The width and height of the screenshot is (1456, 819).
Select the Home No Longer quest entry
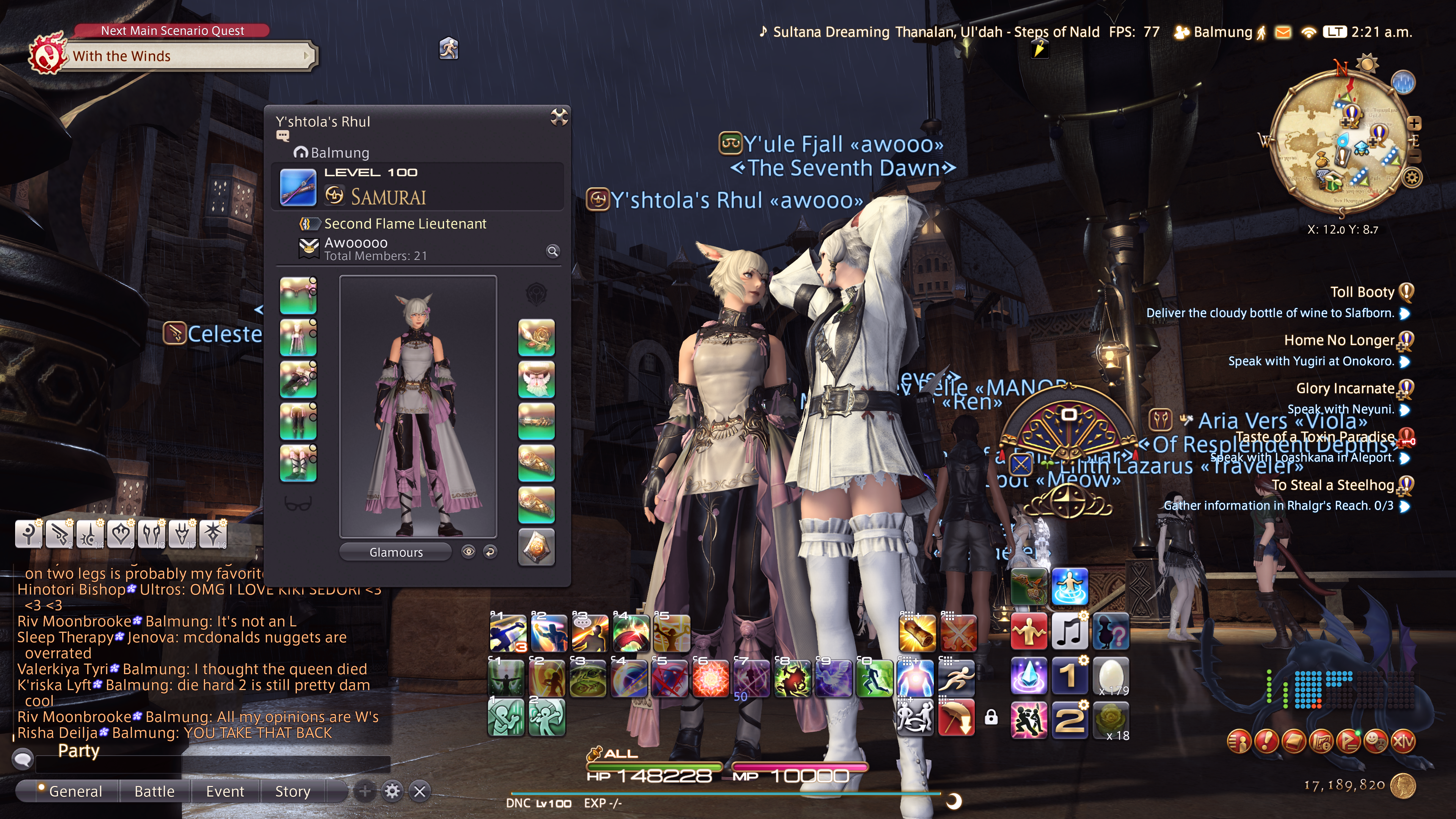point(1338,340)
